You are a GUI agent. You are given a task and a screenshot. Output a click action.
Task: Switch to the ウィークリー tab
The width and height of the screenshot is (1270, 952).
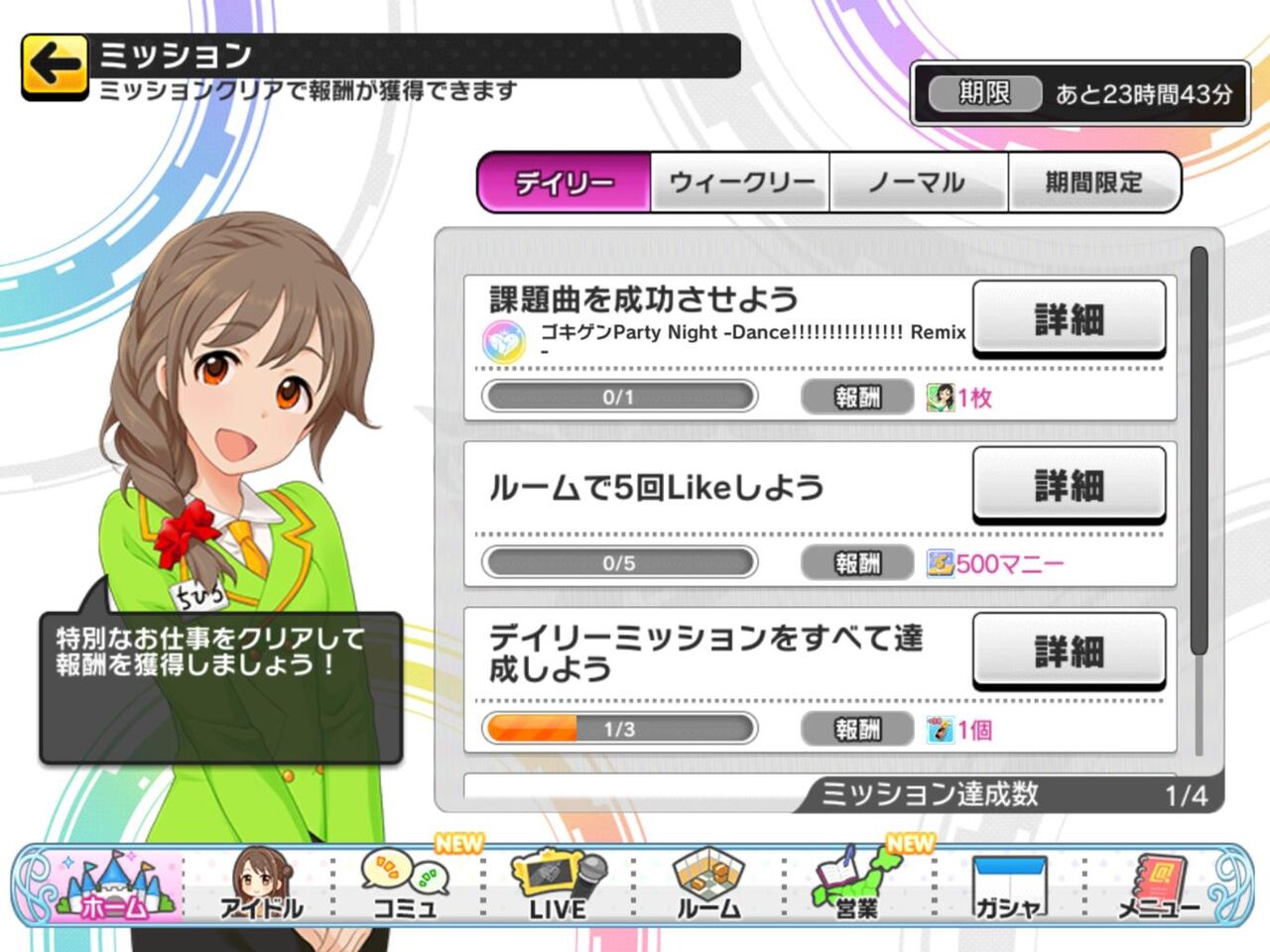click(739, 182)
